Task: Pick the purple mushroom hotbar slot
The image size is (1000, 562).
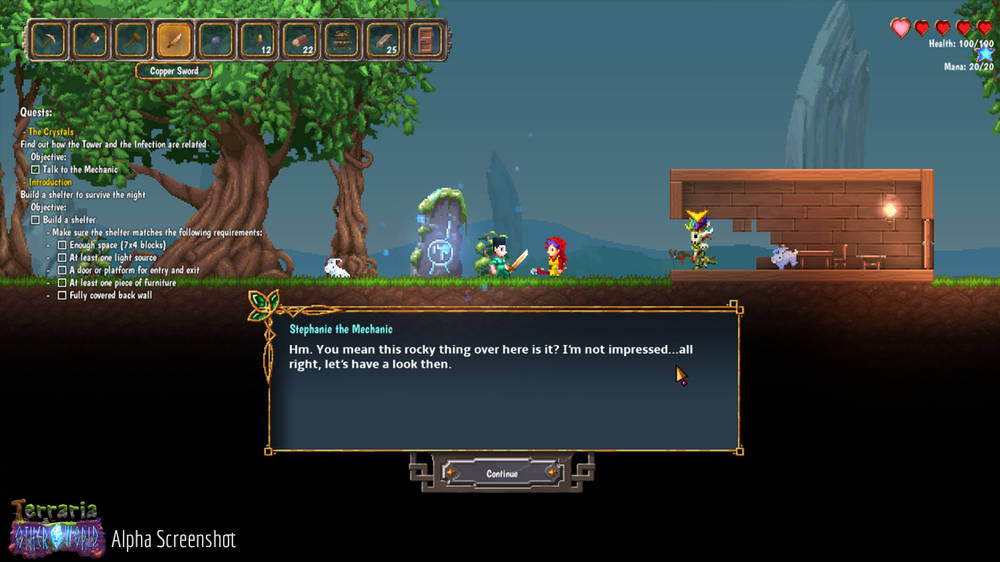Action: click(216, 41)
